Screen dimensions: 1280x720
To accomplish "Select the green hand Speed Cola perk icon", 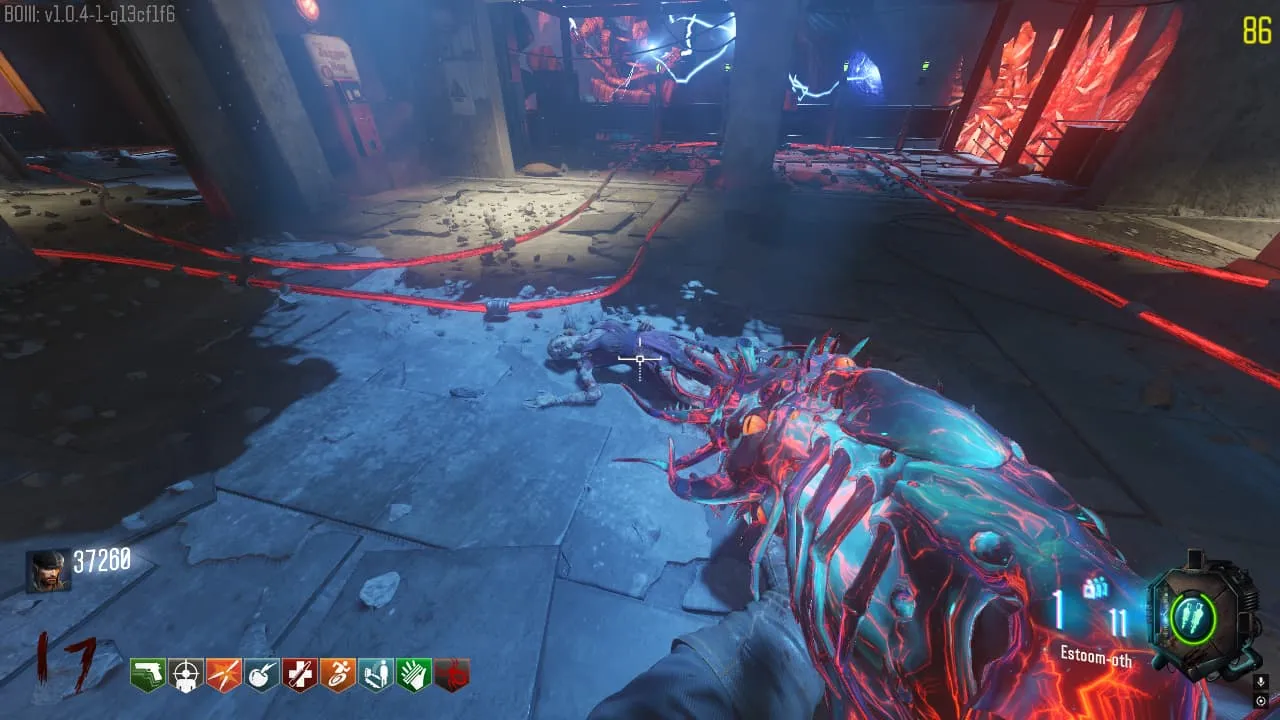I will pos(414,675).
